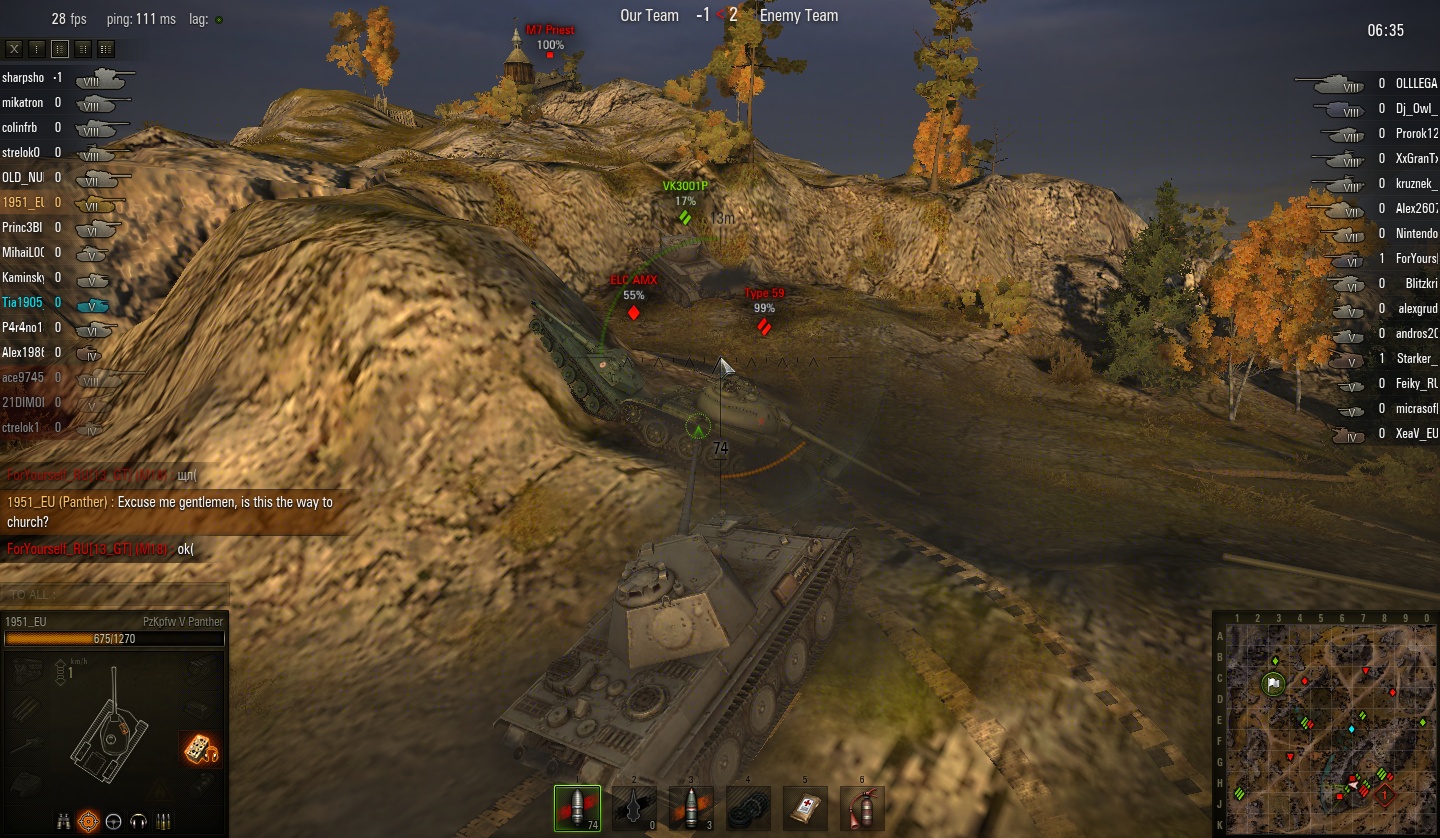Select the armor-piercing shell with 74 rounds

[577, 808]
